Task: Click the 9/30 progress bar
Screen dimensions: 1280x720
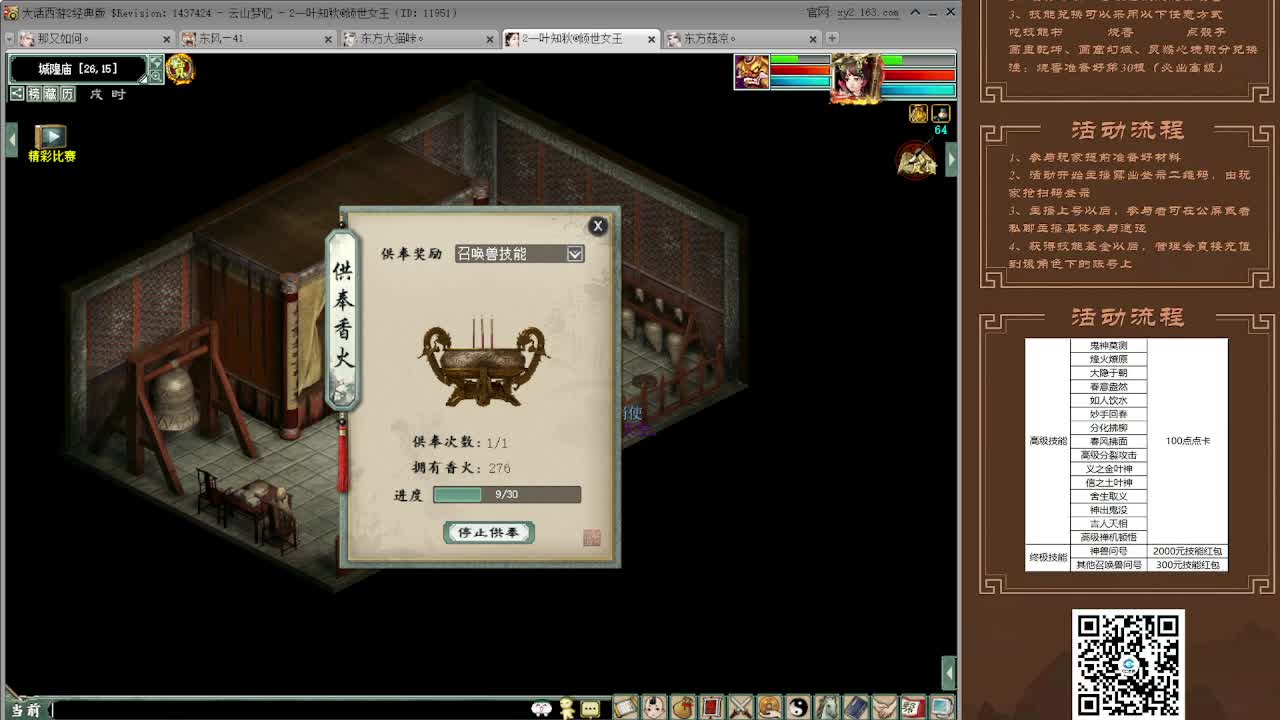Action: click(505, 494)
